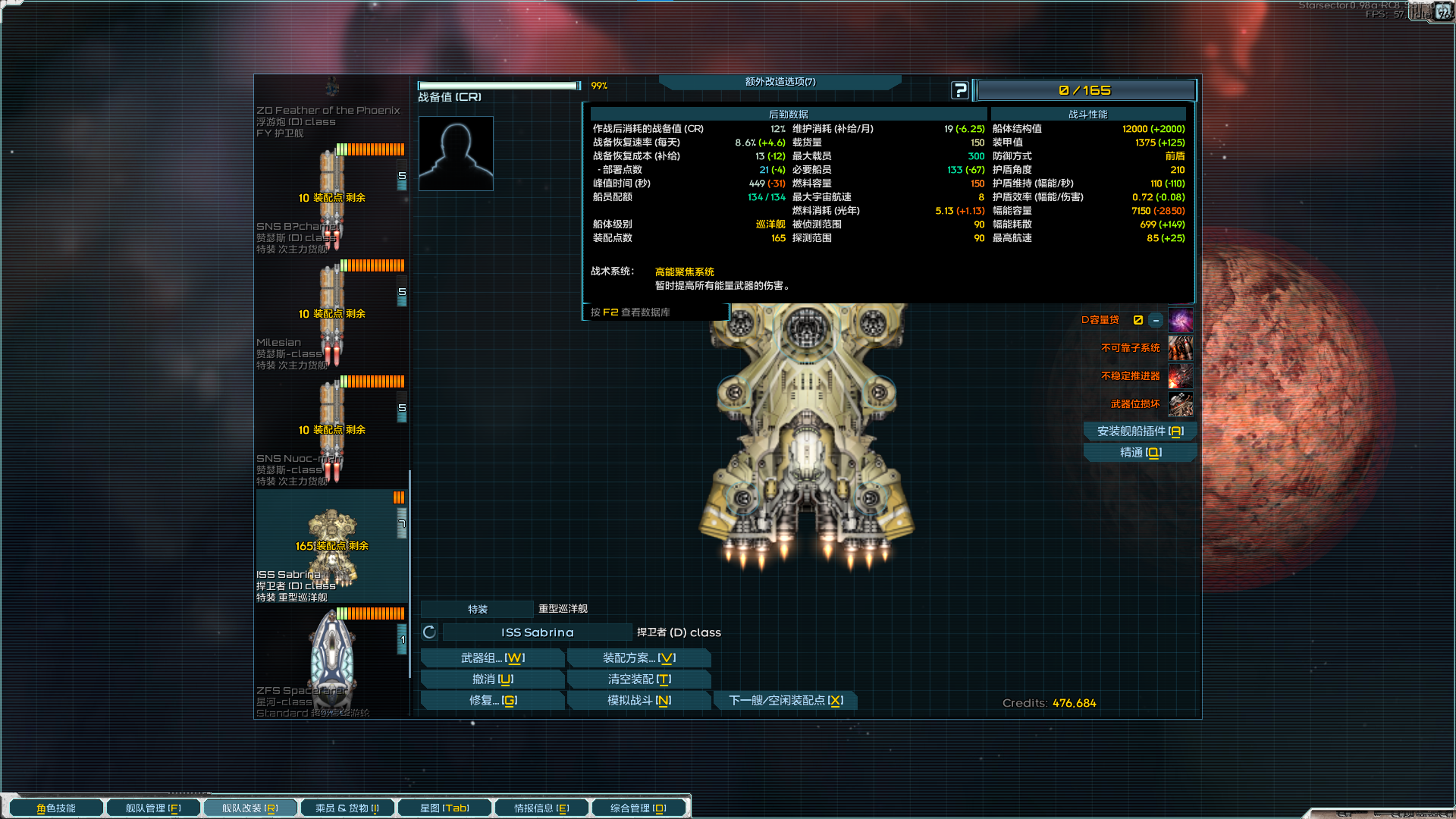Click the 撤消 undo button
The width and height of the screenshot is (1456, 819).
pos(492,679)
